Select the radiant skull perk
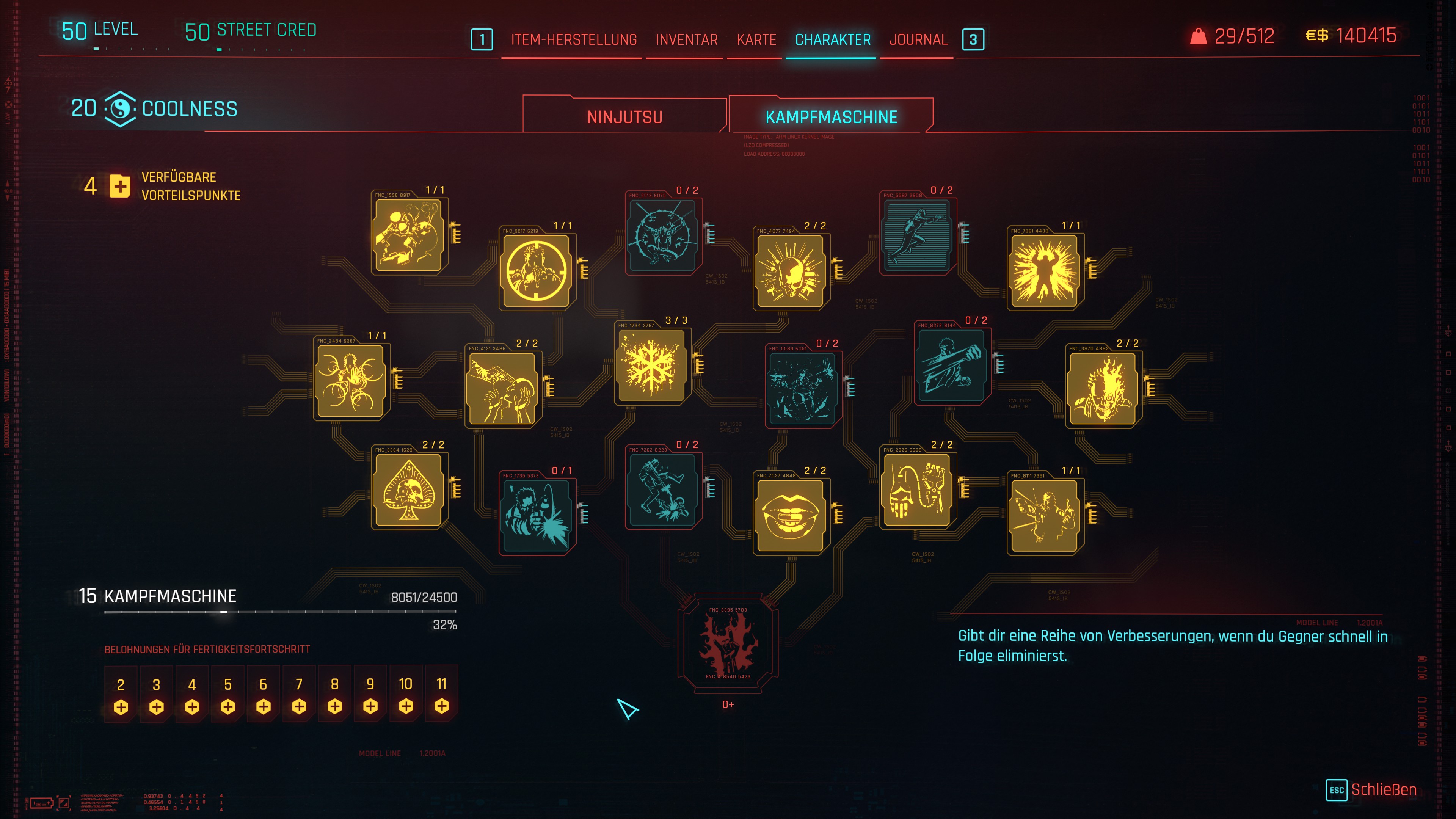 [x=791, y=271]
